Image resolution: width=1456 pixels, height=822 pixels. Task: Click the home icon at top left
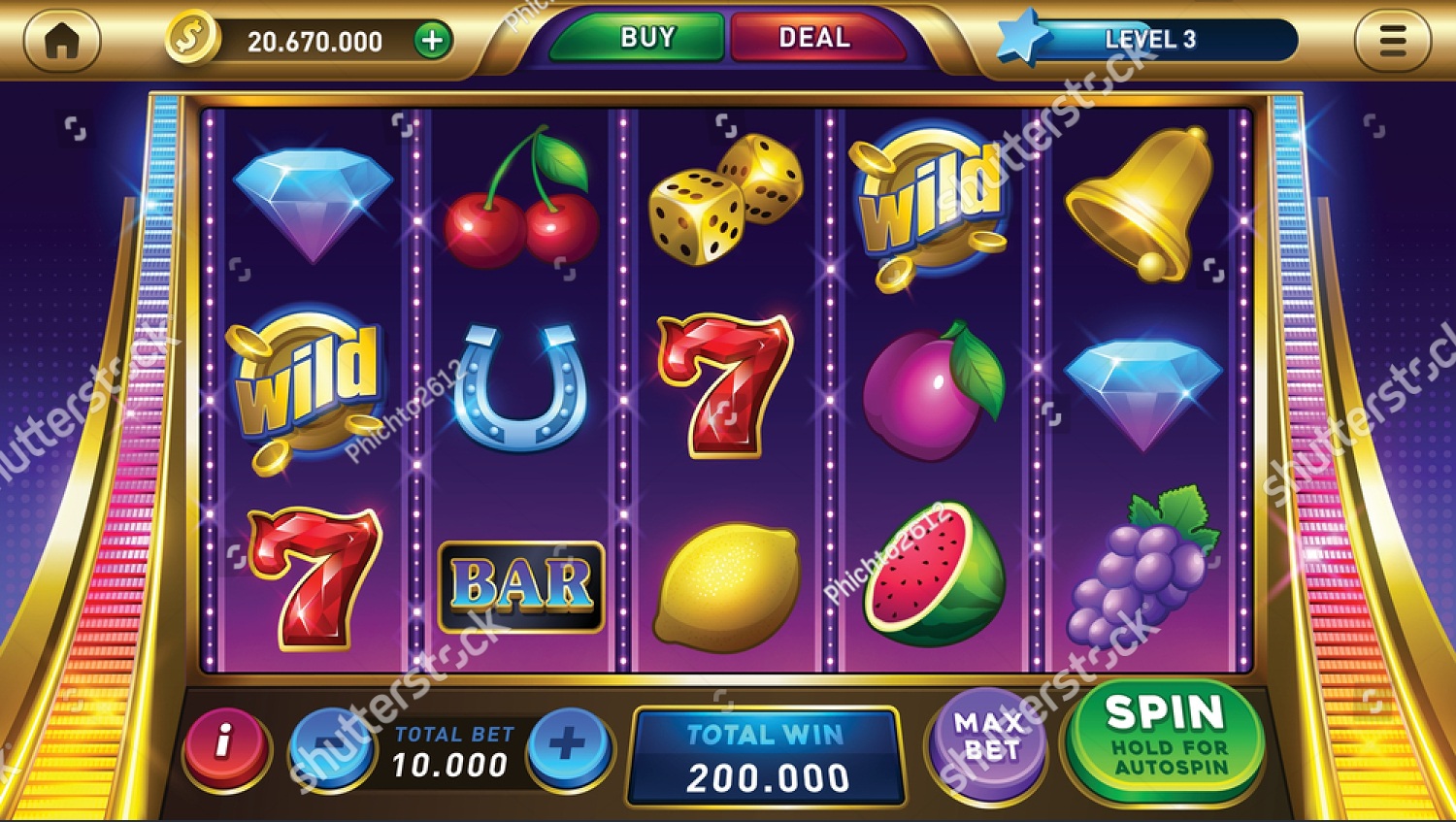click(x=62, y=39)
